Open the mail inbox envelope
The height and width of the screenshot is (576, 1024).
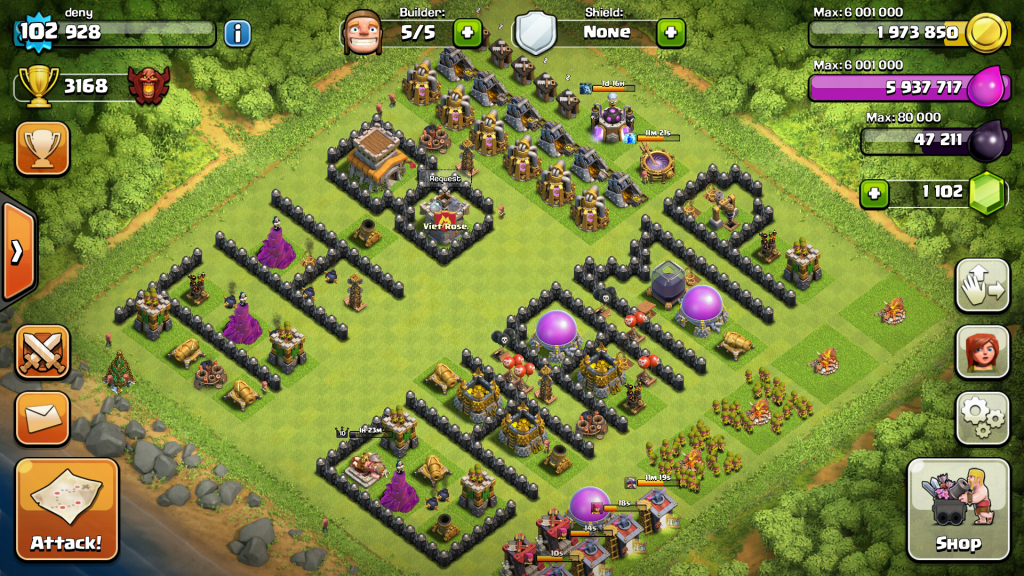(43, 417)
